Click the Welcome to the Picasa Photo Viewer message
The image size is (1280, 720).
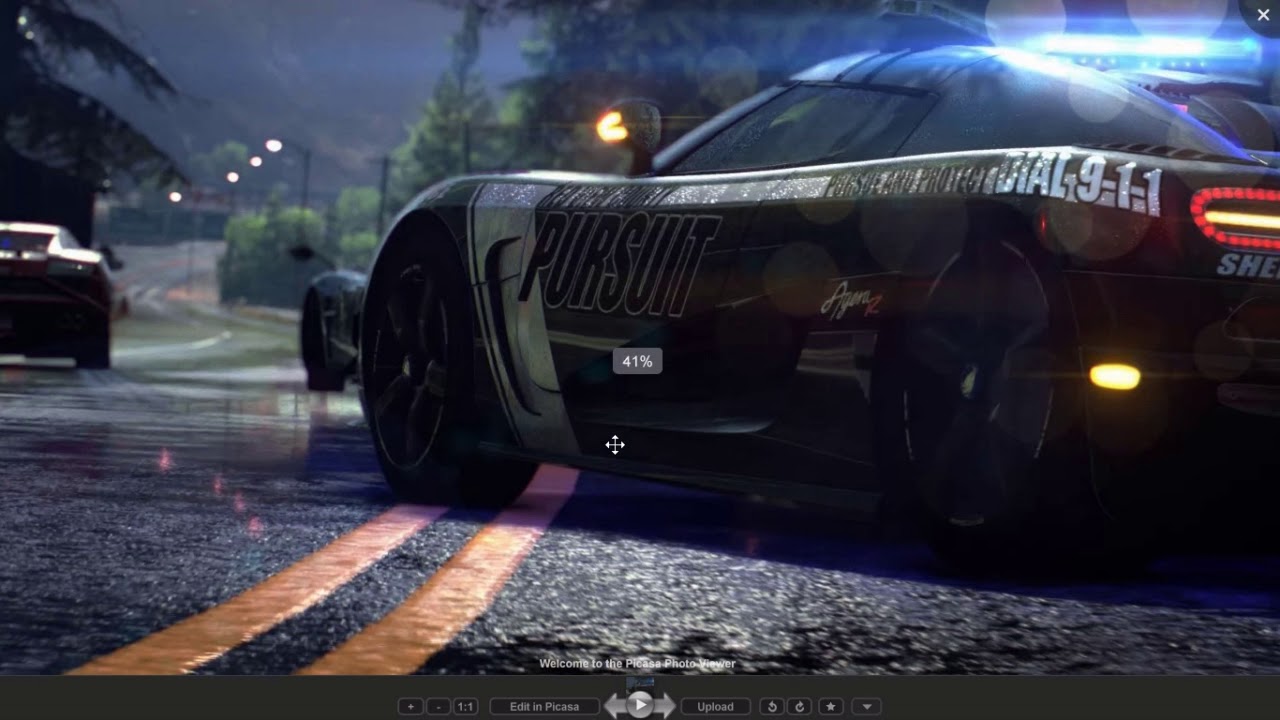tap(637, 663)
